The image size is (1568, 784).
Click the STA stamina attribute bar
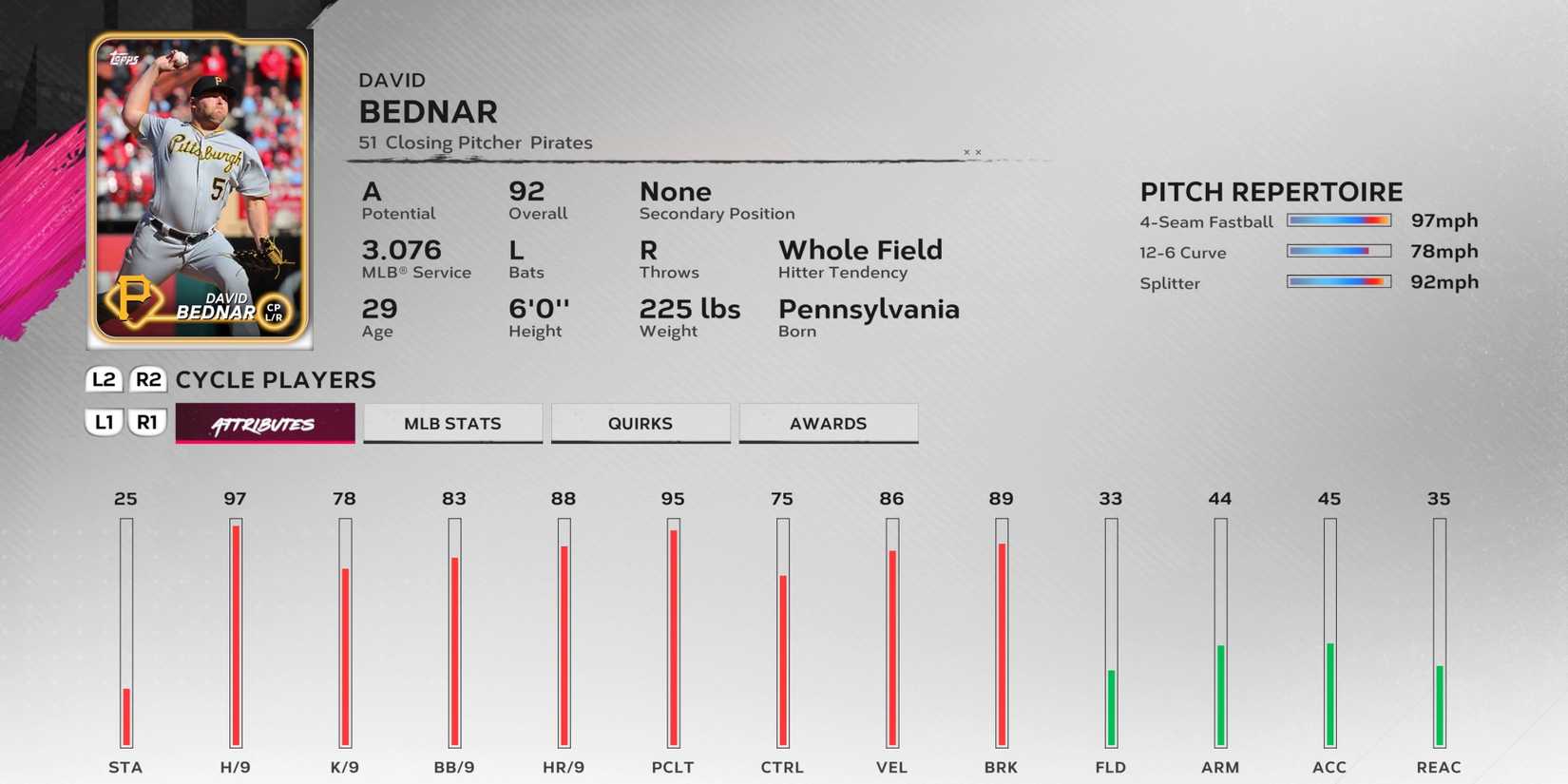click(126, 637)
